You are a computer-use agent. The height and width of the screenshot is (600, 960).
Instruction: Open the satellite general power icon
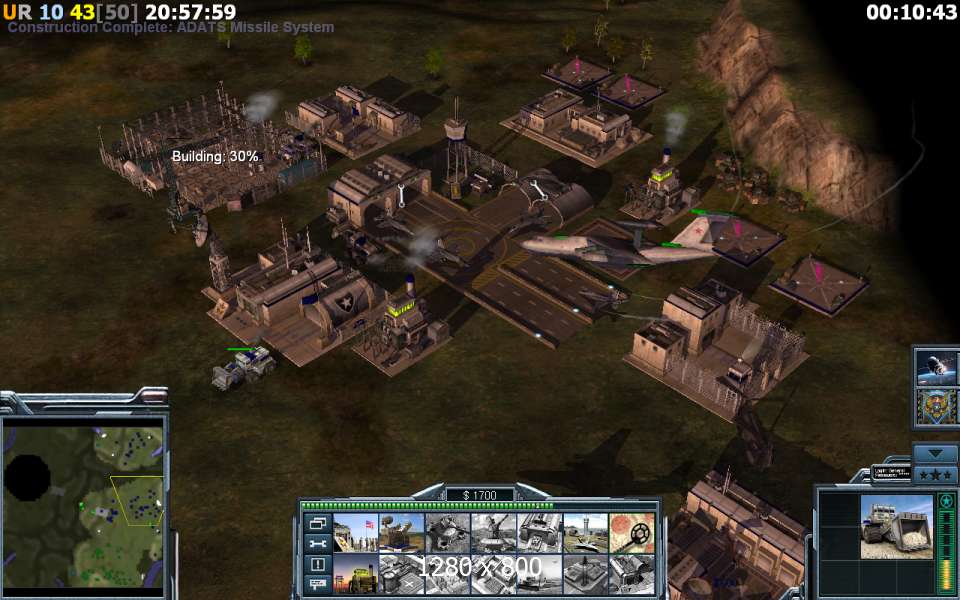point(937,367)
